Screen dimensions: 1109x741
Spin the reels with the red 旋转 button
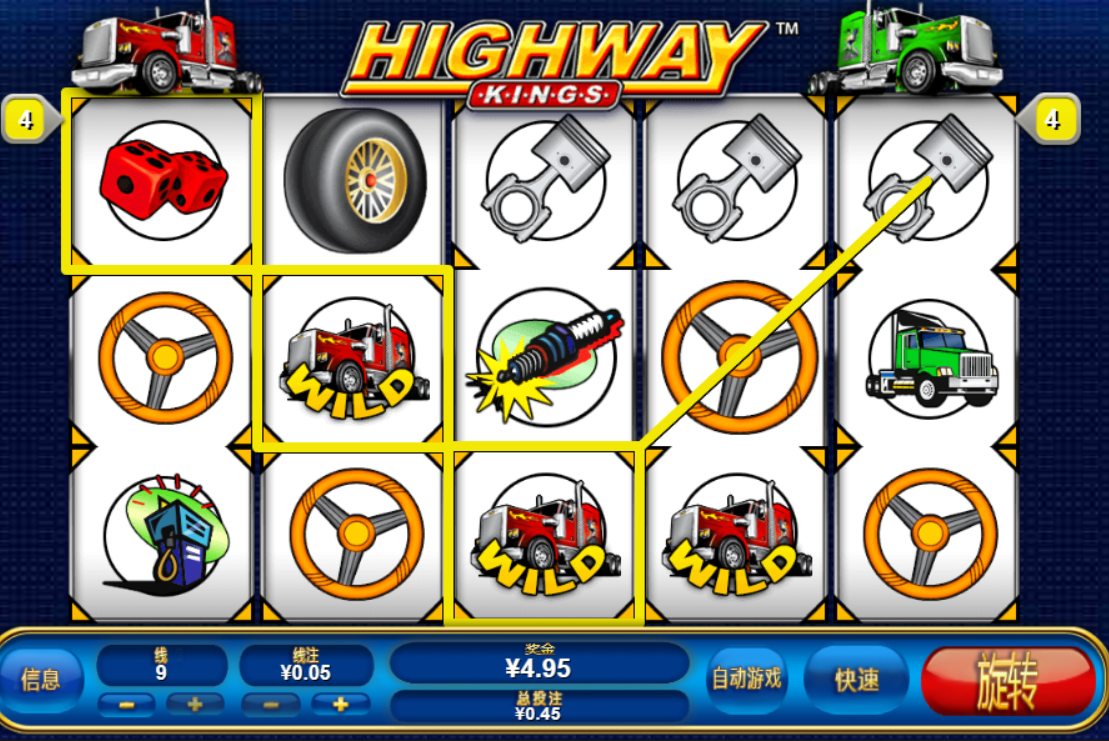[x=1007, y=681]
